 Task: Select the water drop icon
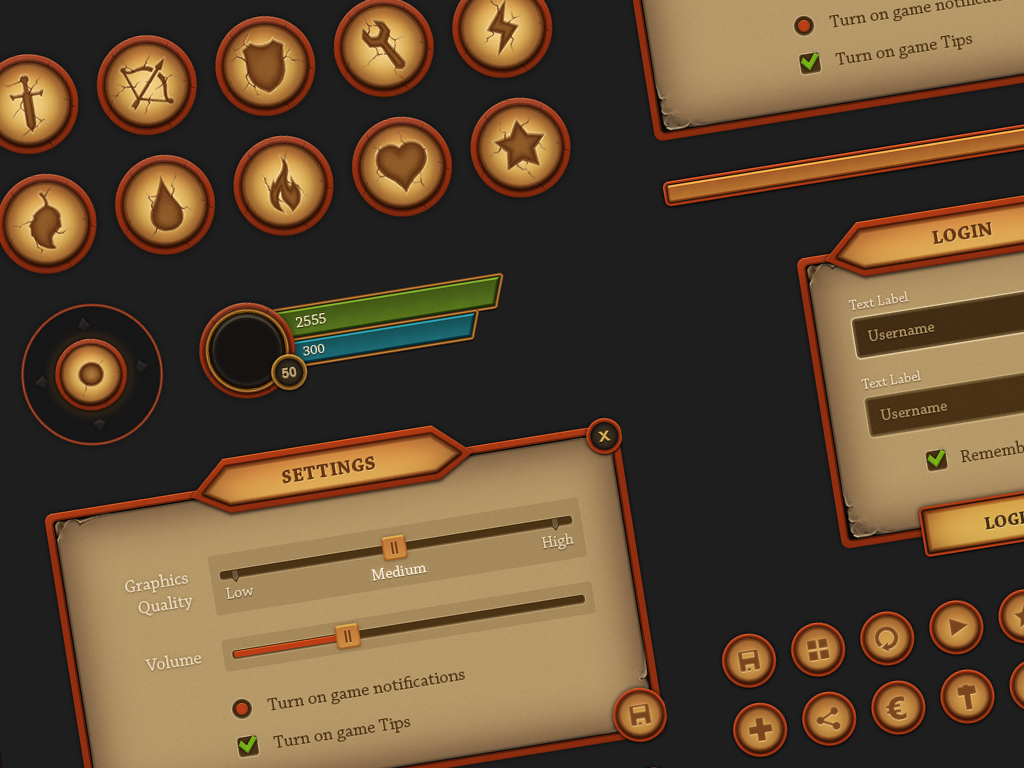pos(165,204)
